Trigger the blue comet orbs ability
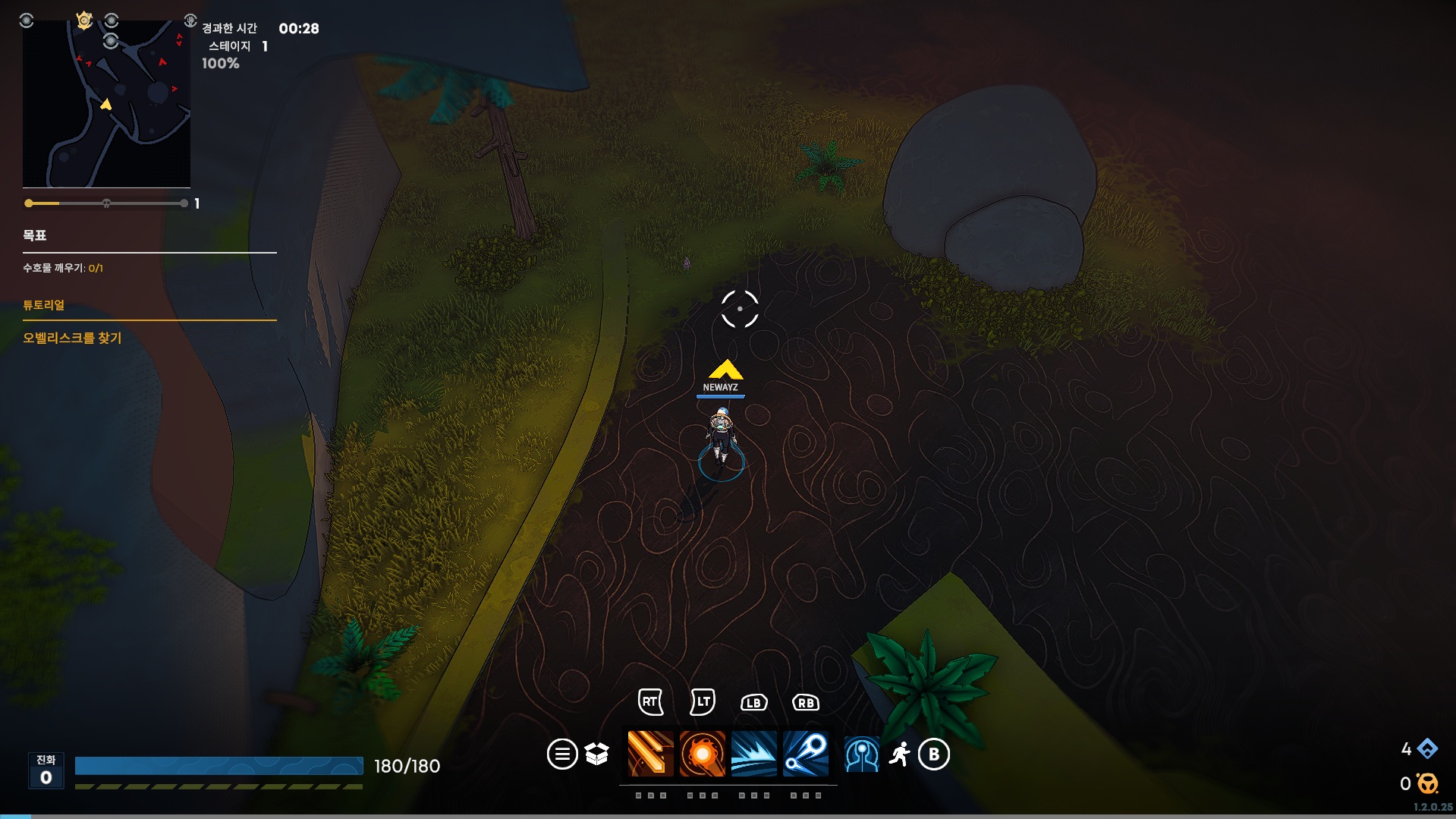Screen dimensions: 1456x819 tap(805, 754)
